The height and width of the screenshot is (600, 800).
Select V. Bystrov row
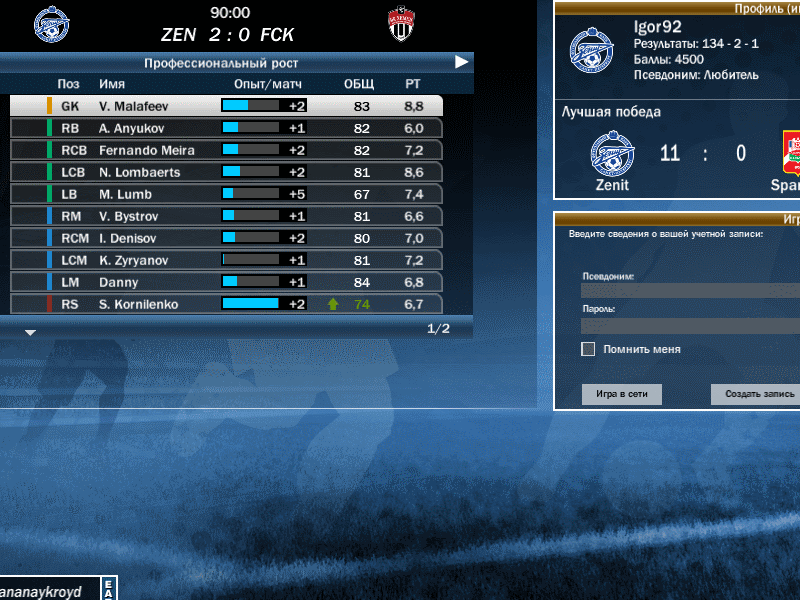(226, 216)
